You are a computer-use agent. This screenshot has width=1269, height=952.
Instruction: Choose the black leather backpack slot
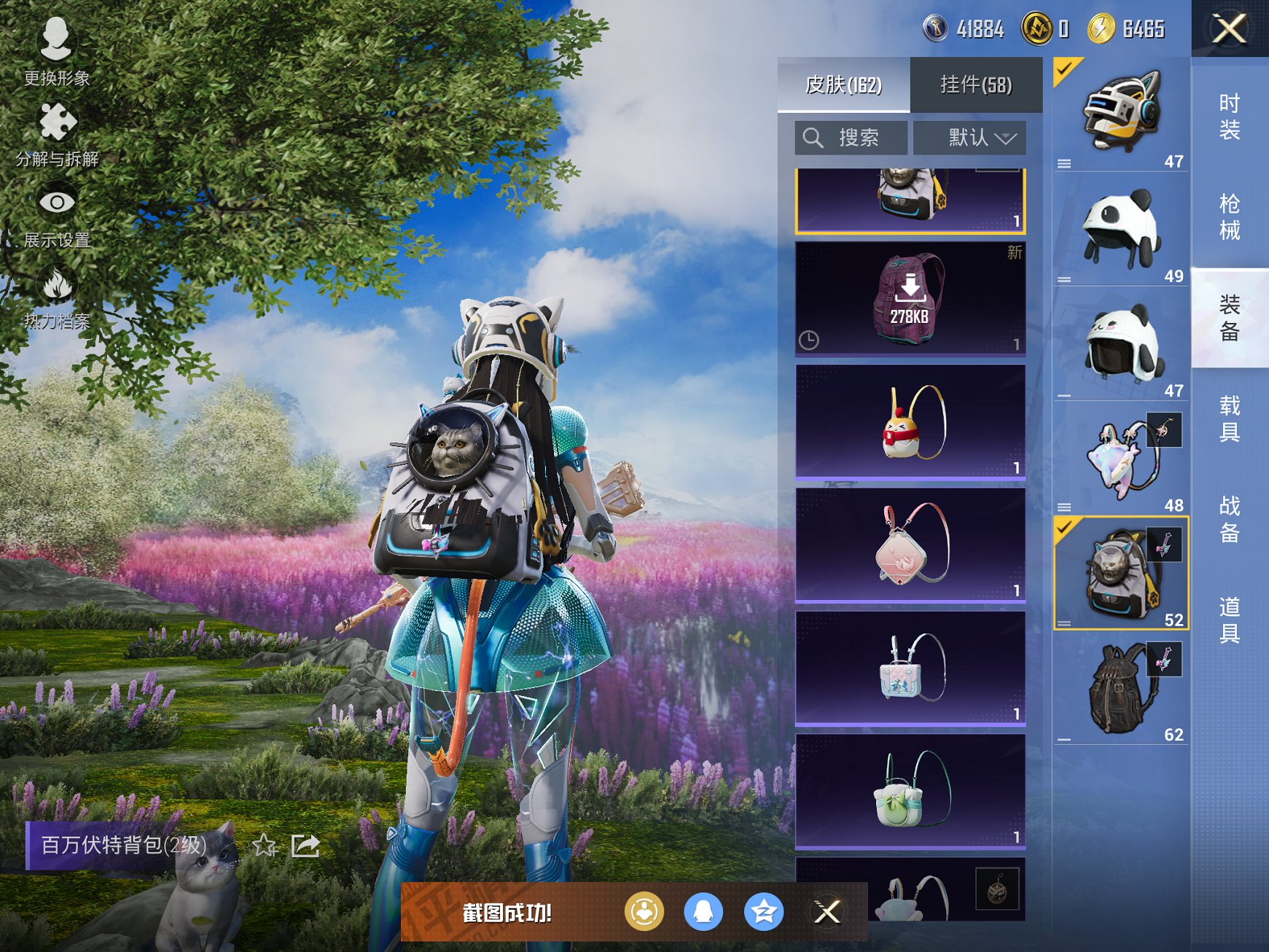tap(1120, 687)
